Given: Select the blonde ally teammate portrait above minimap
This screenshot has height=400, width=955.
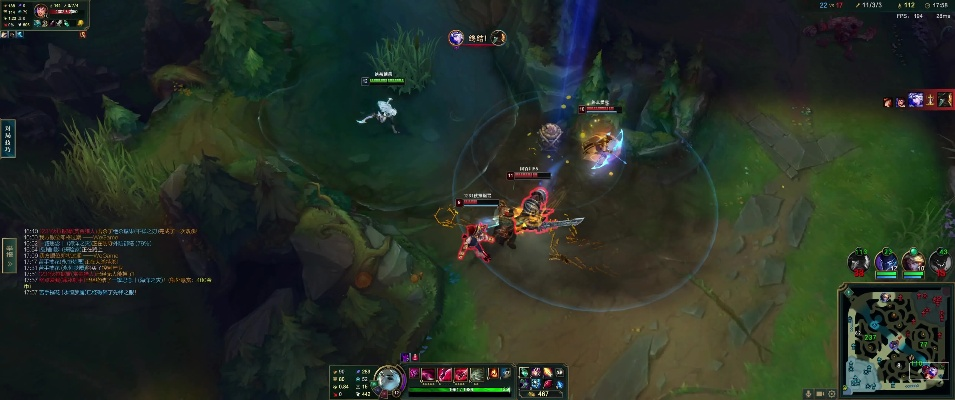Looking at the screenshot, I should point(911,263).
